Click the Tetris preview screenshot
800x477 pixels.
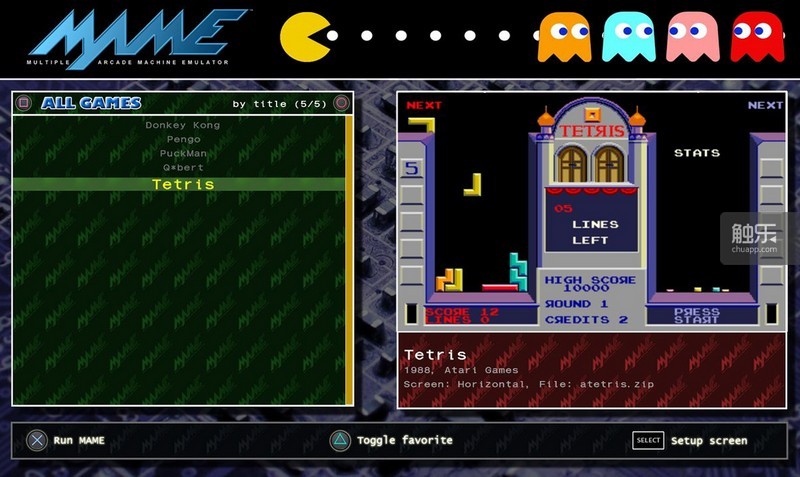tap(591, 213)
